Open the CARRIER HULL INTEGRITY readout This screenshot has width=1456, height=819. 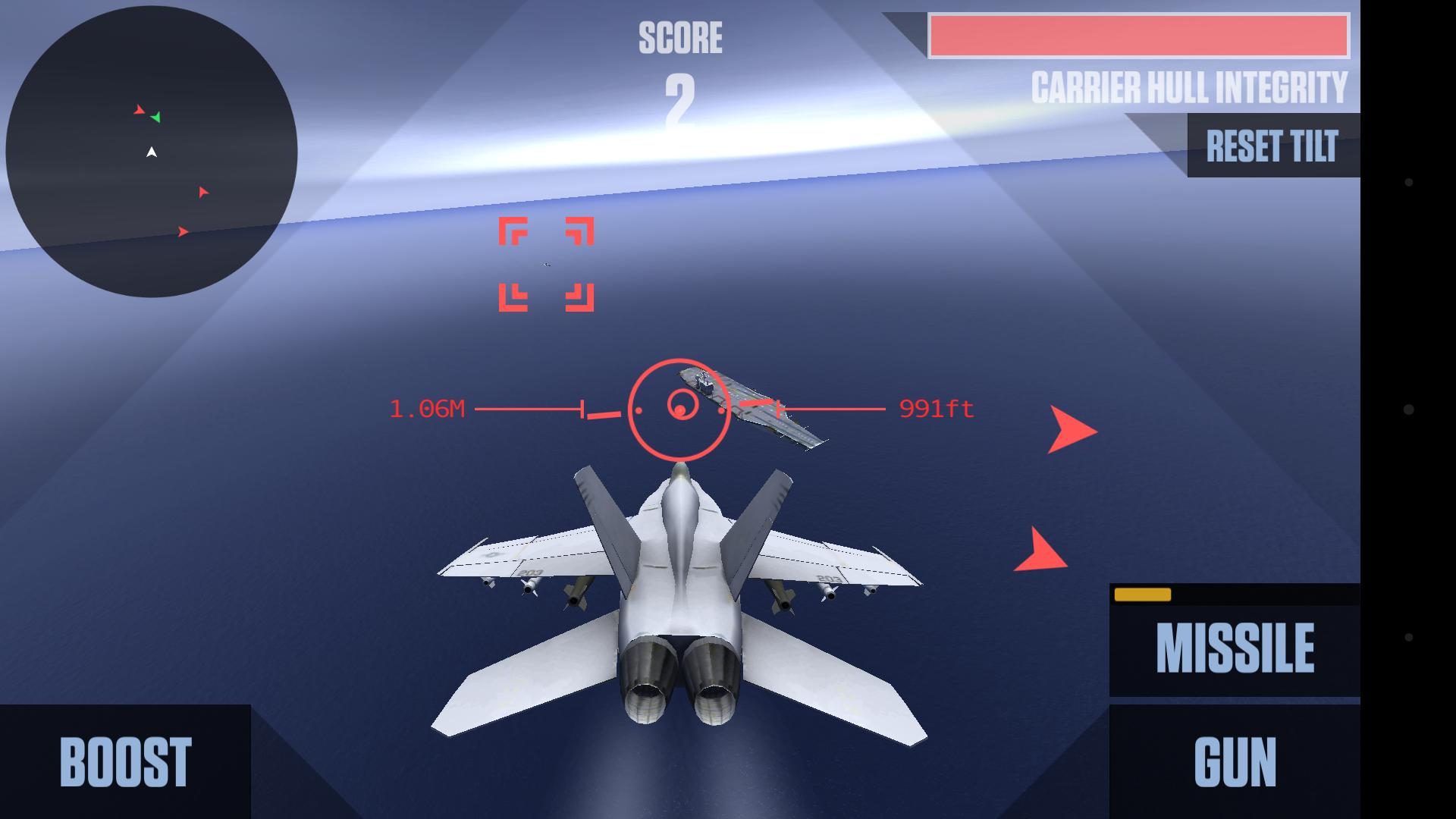click(x=1188, y=86)
